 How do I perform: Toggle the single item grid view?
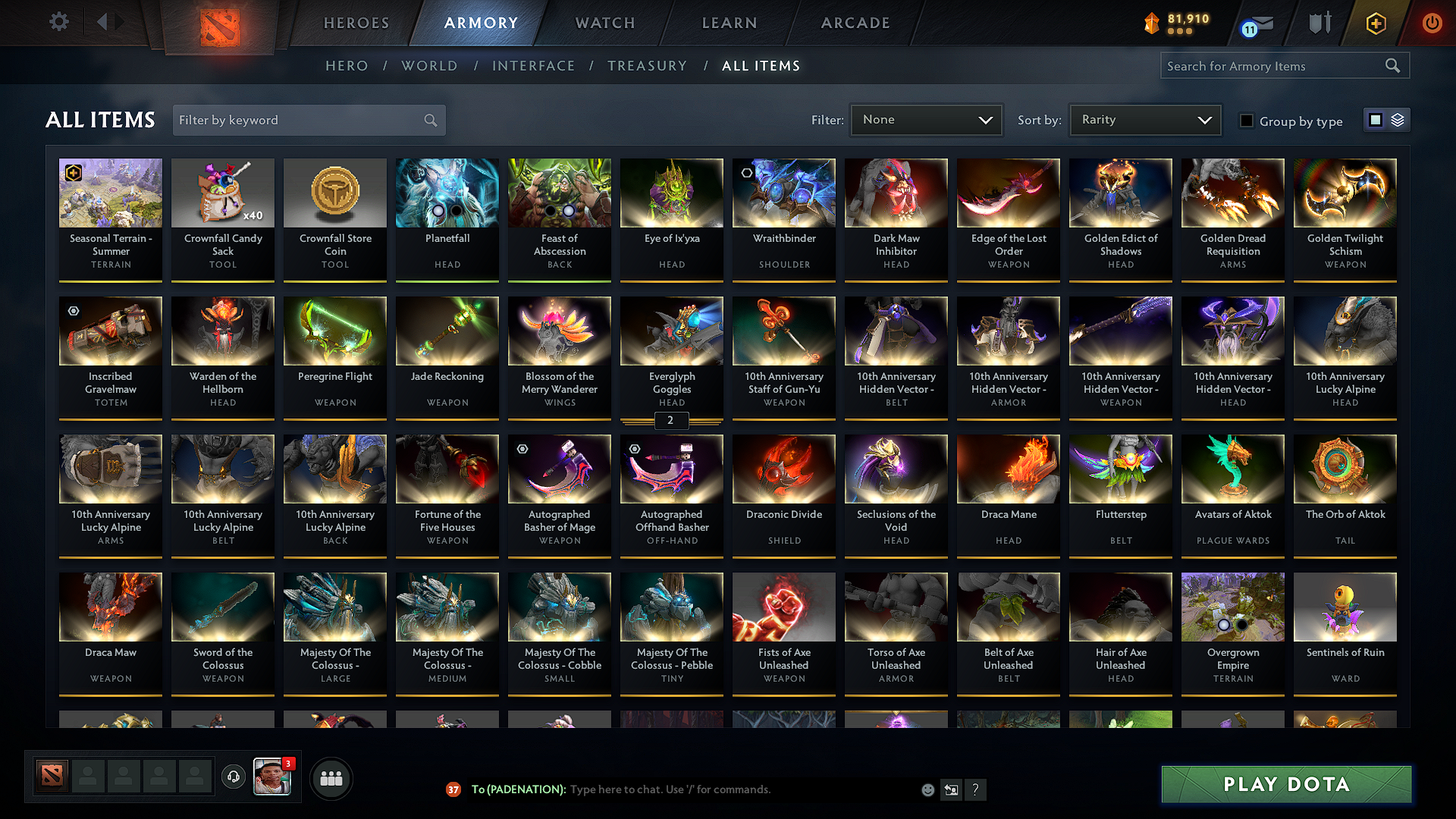point(1375,120)
